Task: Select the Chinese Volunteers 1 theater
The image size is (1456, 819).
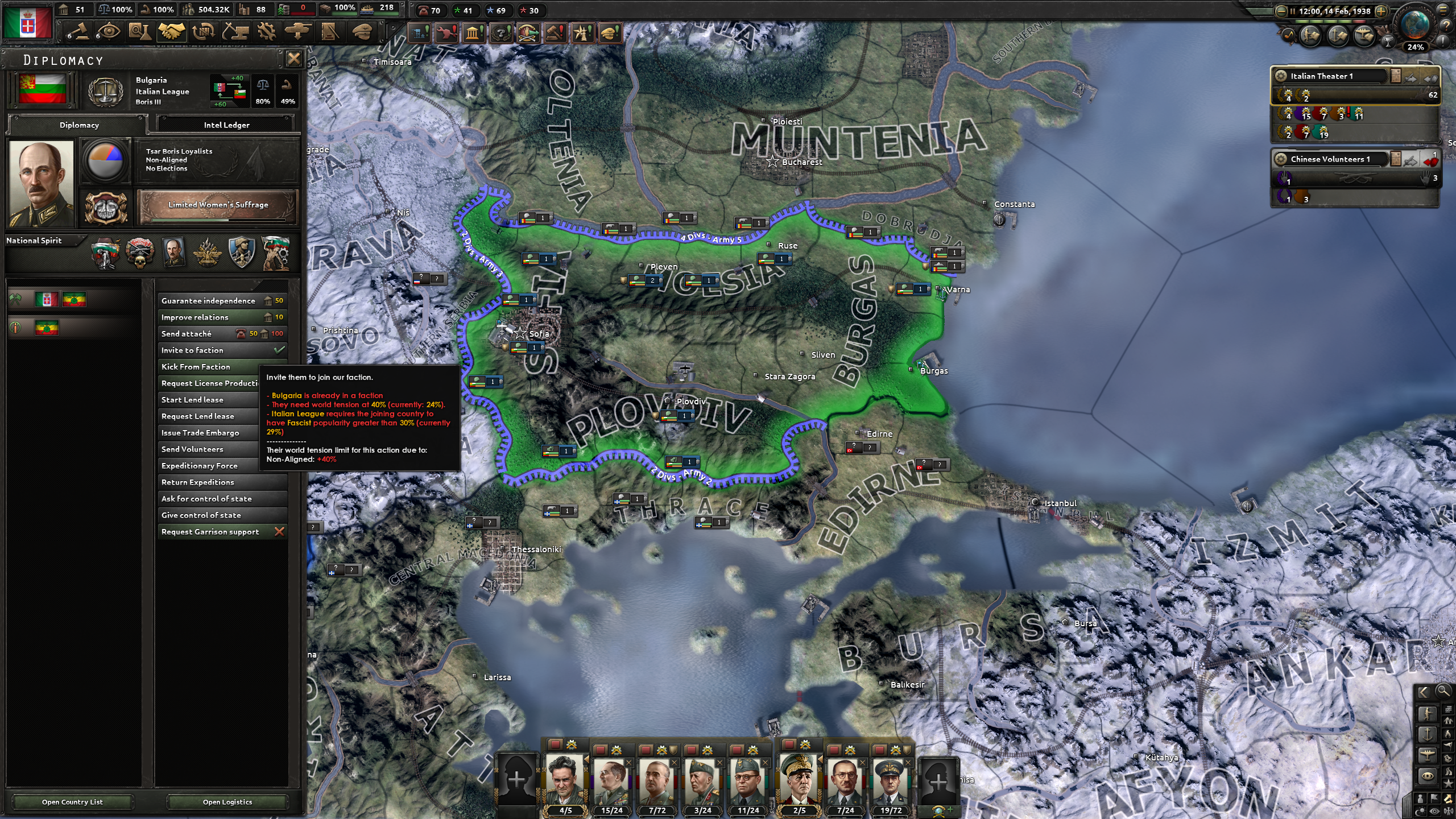Action: click(x=1331, y=159)
